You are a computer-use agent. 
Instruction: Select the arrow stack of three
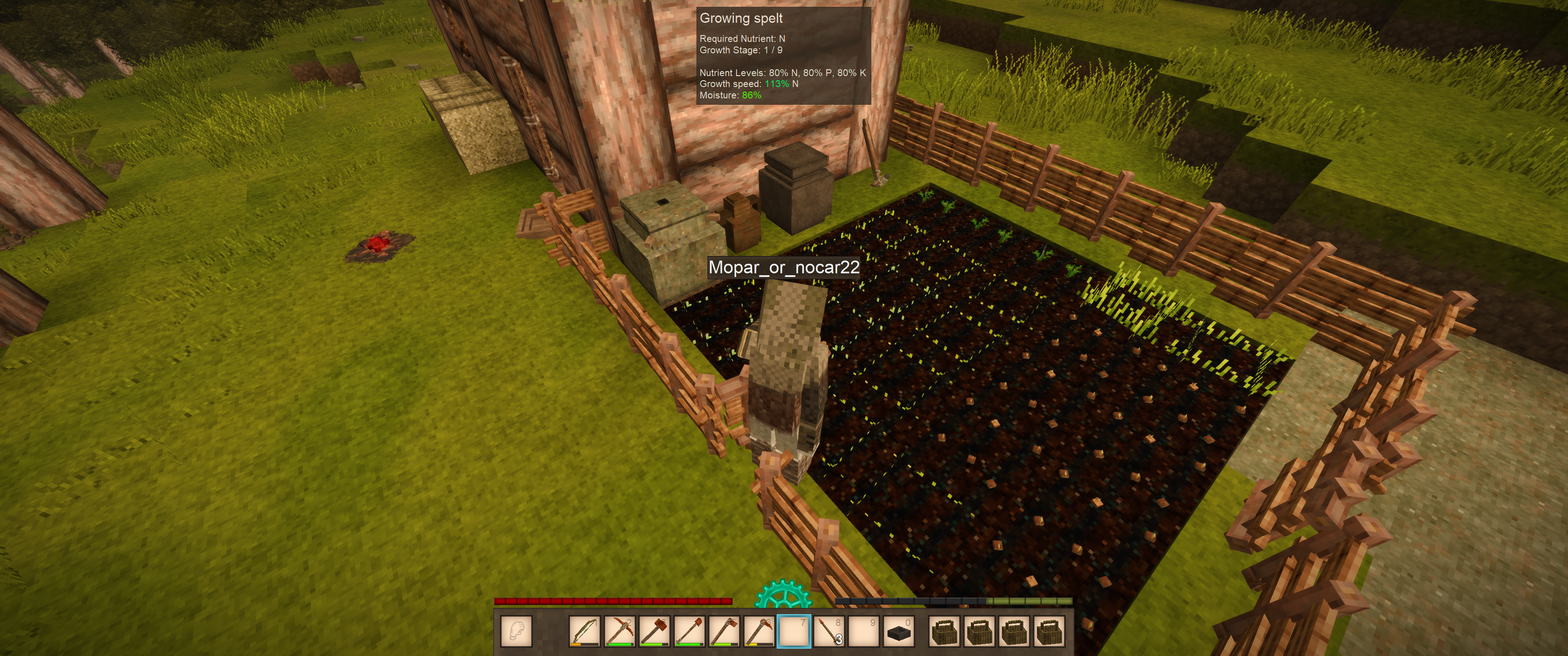829,631
